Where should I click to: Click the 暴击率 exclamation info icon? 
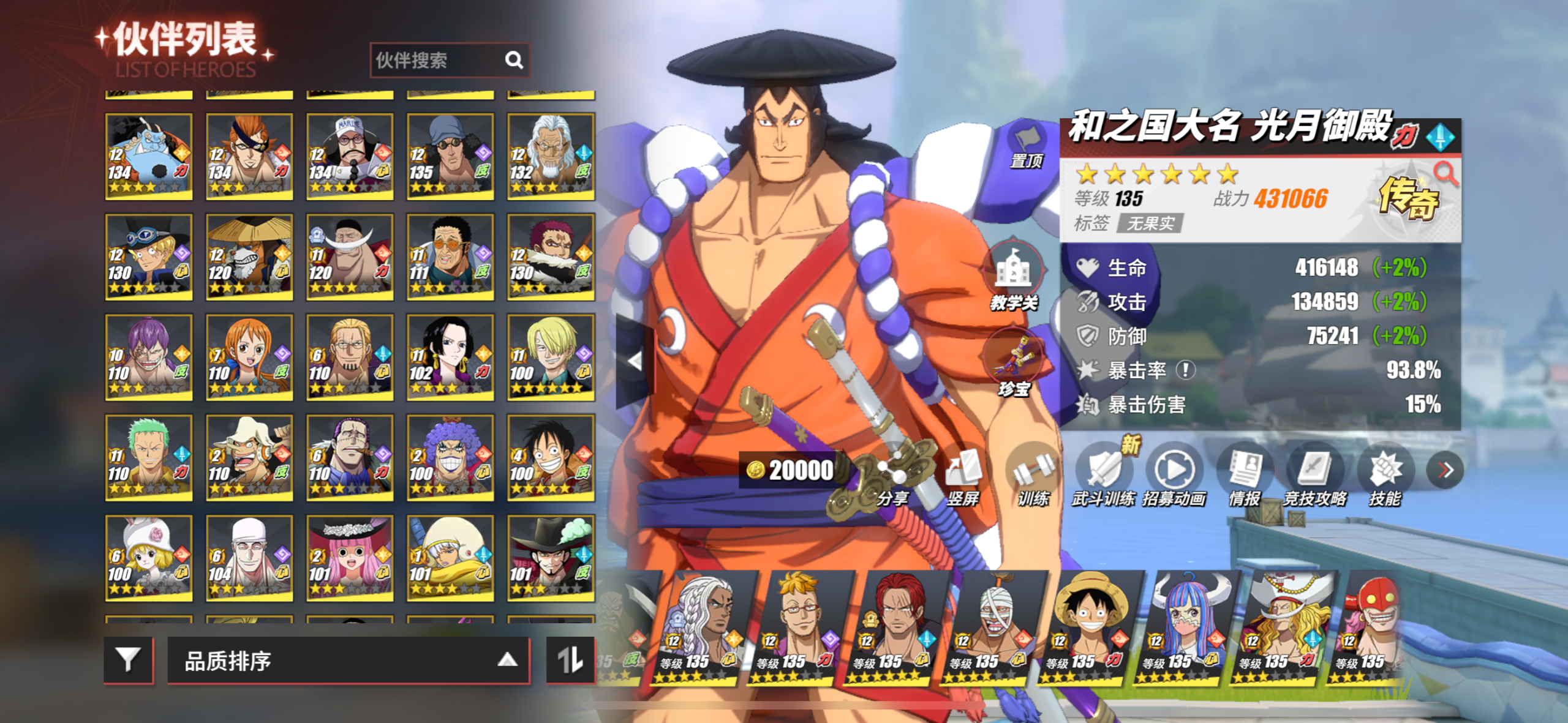click(1186, 370)
